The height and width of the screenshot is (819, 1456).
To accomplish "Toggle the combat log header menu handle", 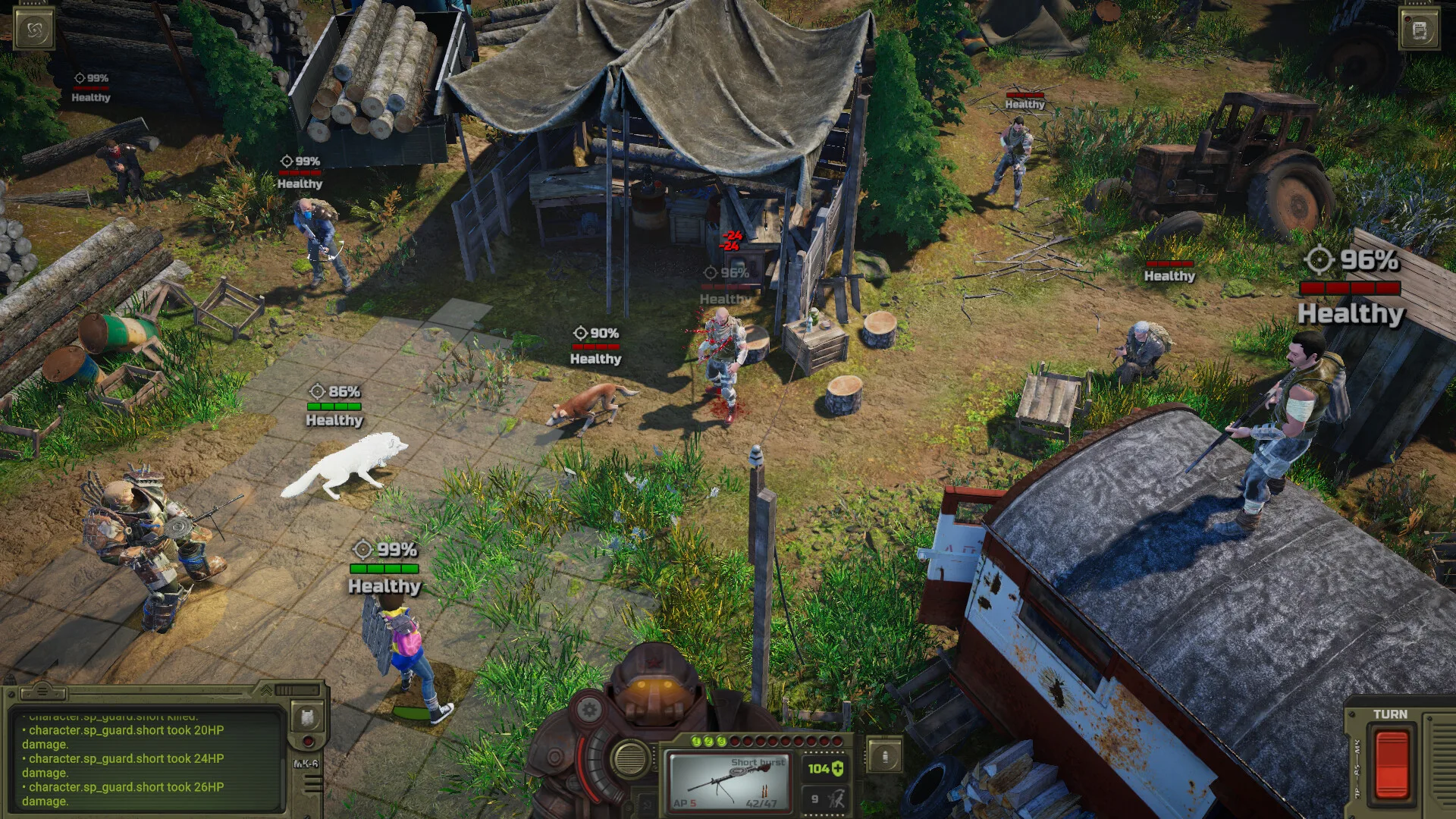I will (42, 691).
